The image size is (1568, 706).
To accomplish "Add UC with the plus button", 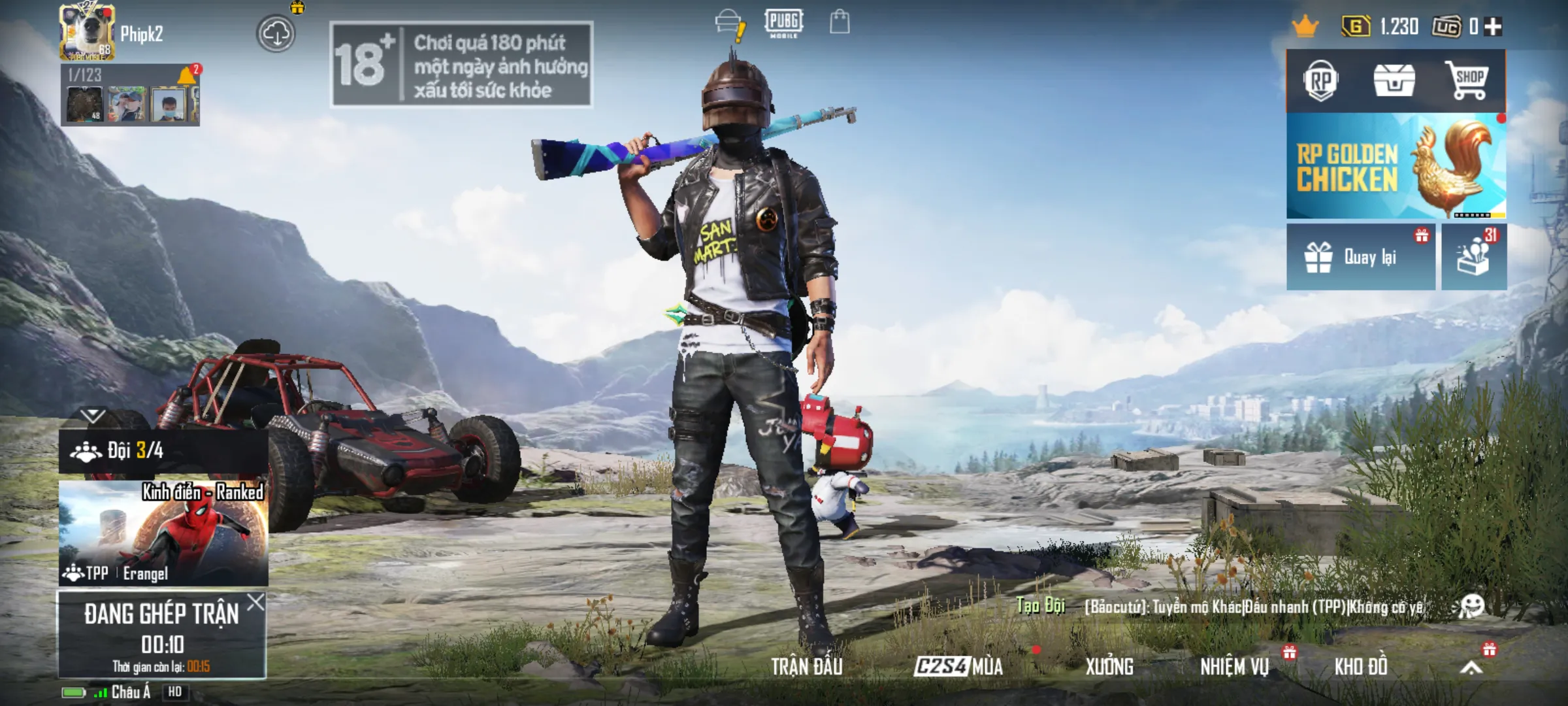I will pos(1493,27).
